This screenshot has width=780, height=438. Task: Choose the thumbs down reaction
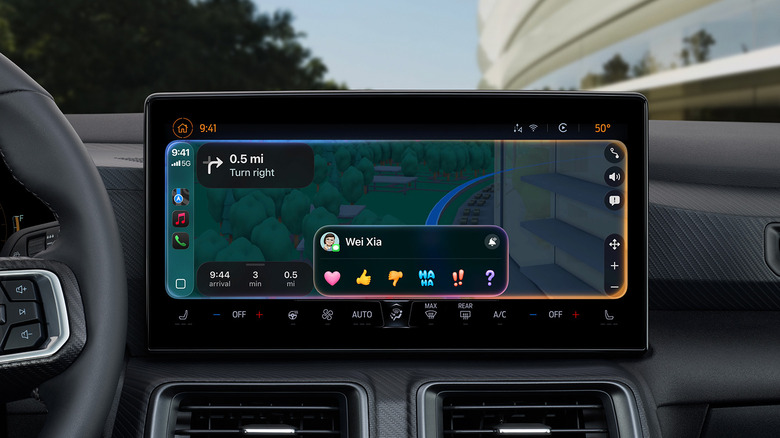[395, 278]
